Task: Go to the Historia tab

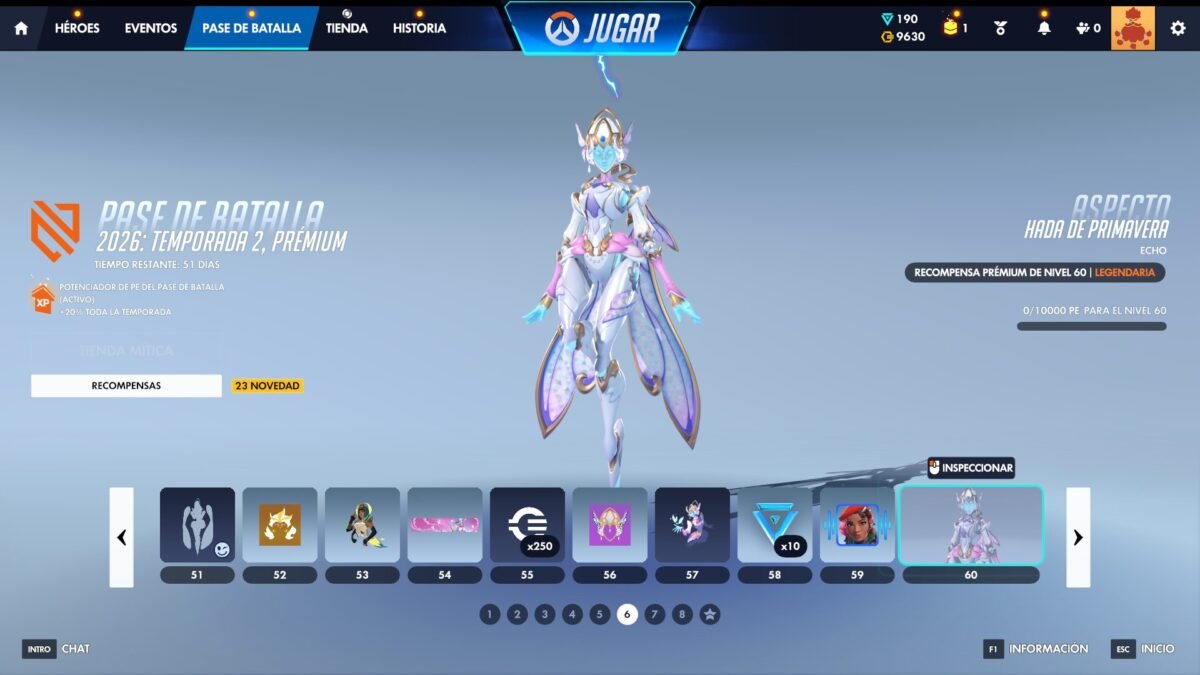Action: (419, 28)
